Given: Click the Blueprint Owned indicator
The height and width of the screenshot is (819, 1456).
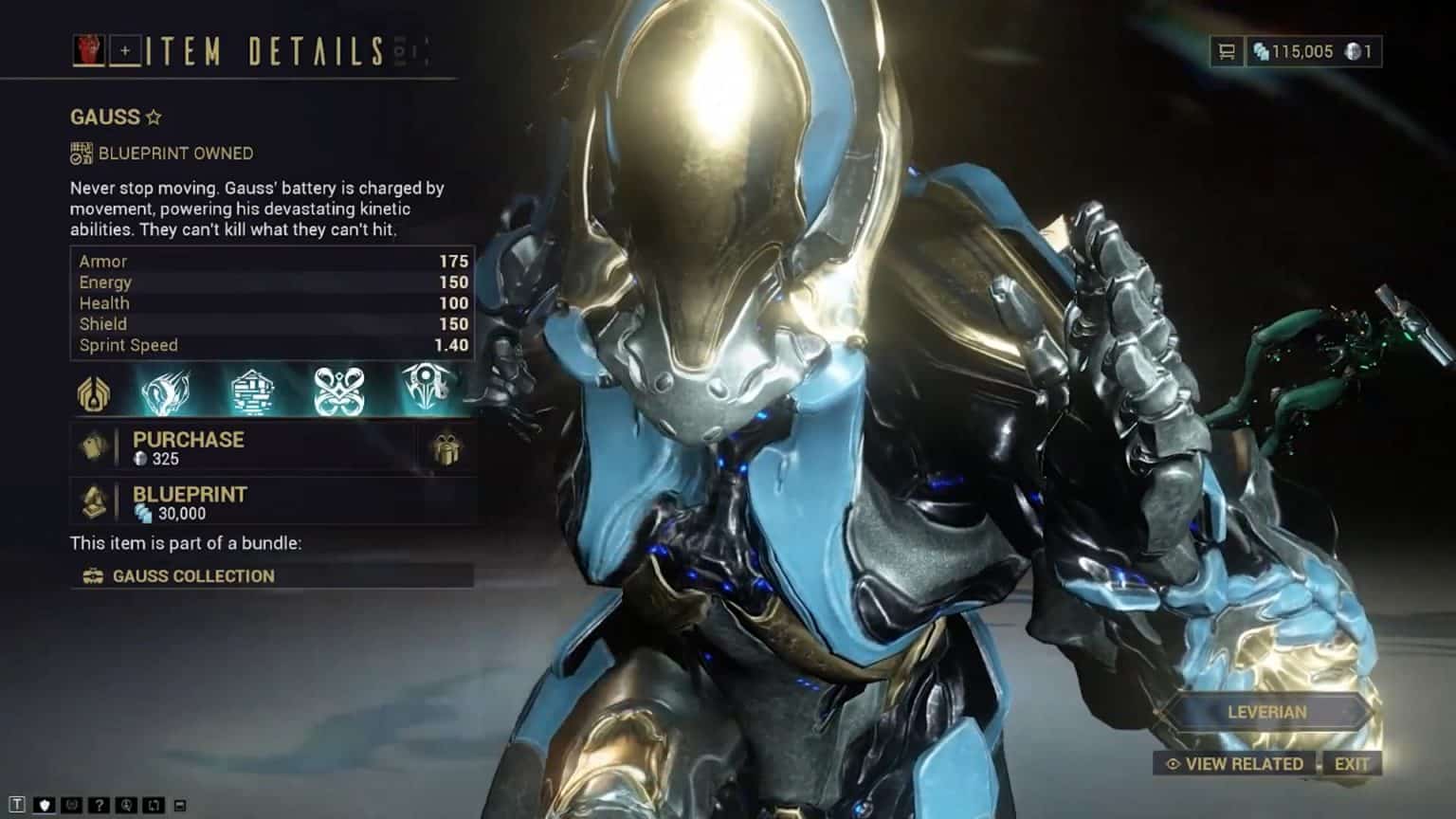Looking at the screenshot, I should (x=161, y=153).
